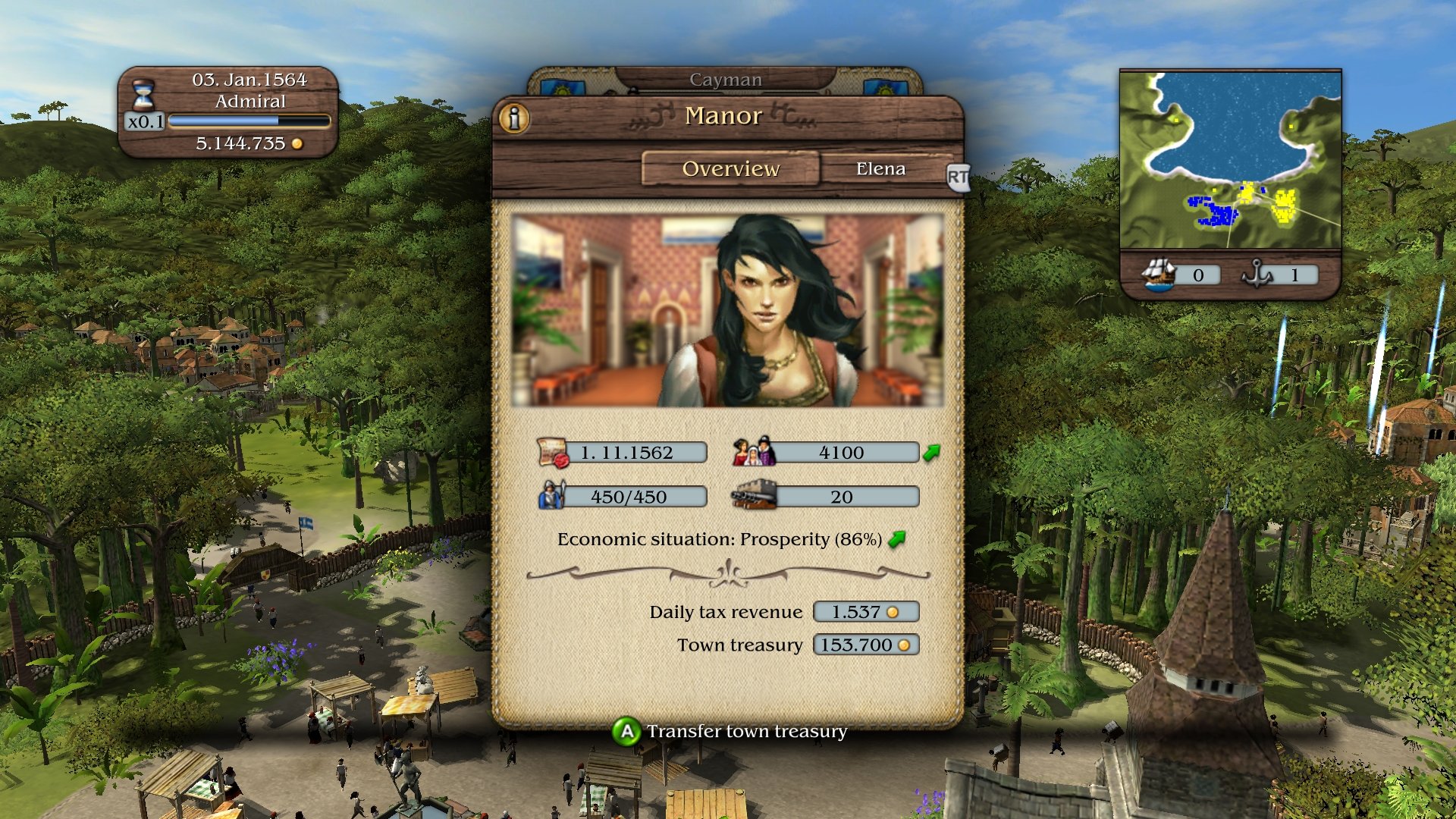Select the Overview tab
The image size is (1456, 819).
coord(731,168)
